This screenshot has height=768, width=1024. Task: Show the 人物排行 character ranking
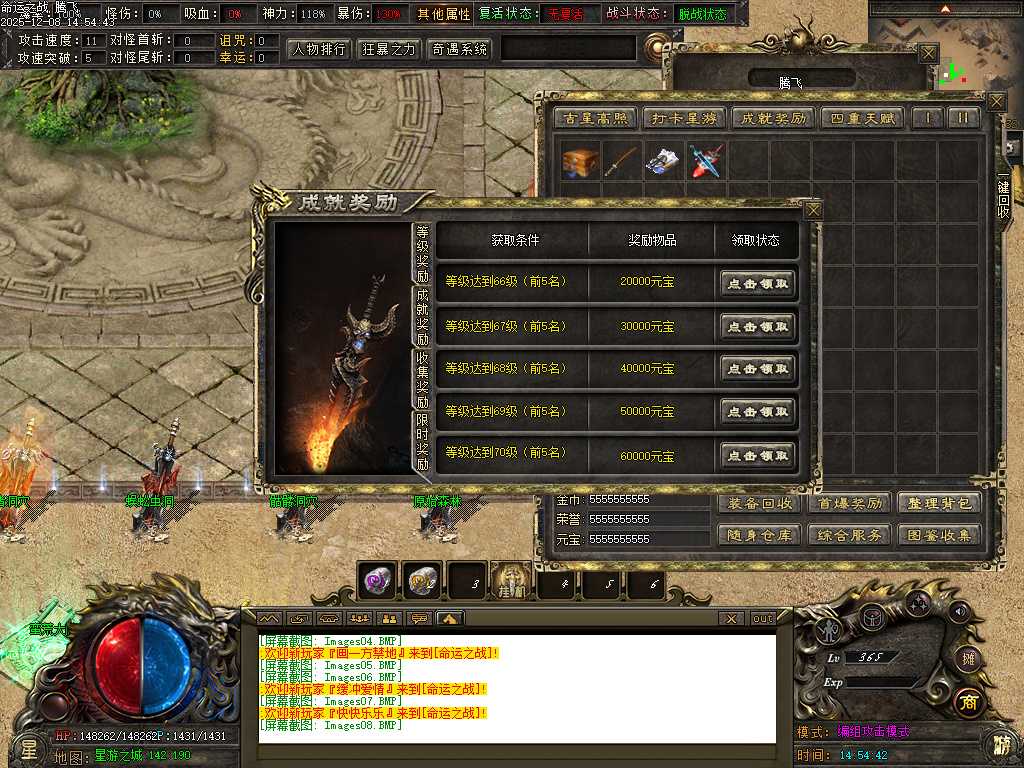pyautogui.click(x=318, y=49)
